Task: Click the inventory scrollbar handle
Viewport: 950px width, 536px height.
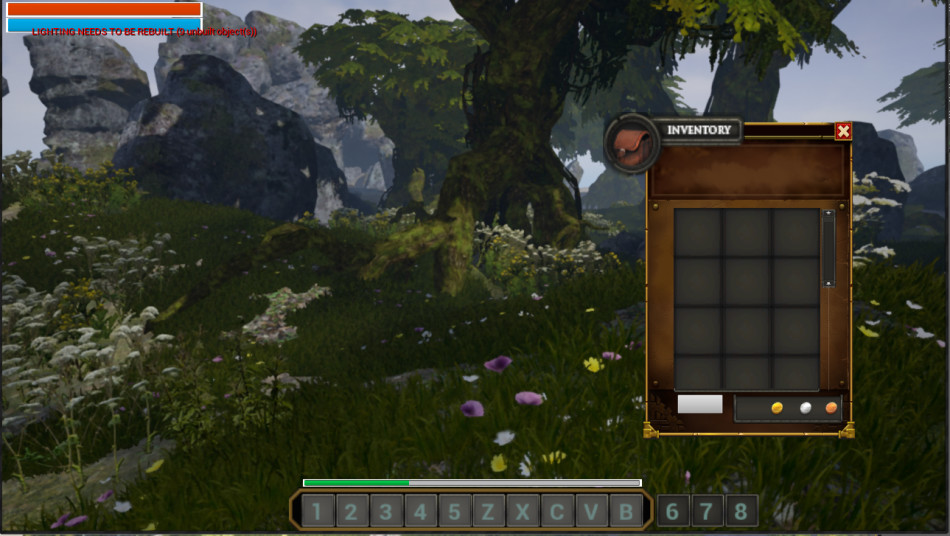Action: (x=828, y=248)
